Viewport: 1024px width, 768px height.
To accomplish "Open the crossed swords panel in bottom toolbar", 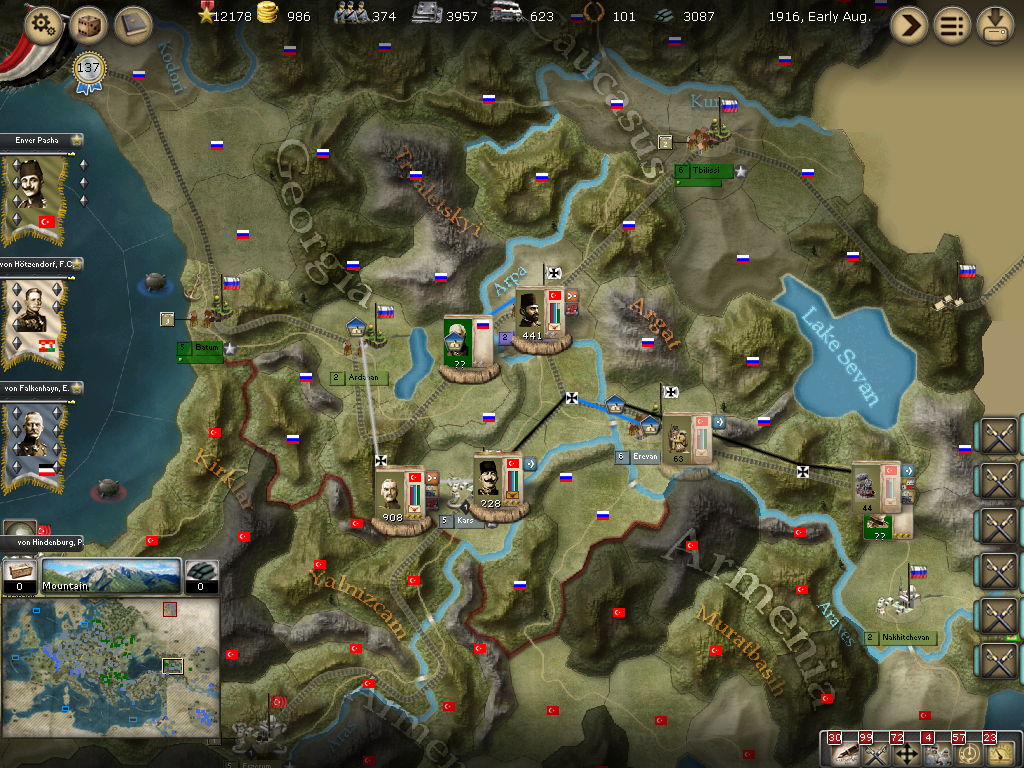I will click(x=874, y=753).
